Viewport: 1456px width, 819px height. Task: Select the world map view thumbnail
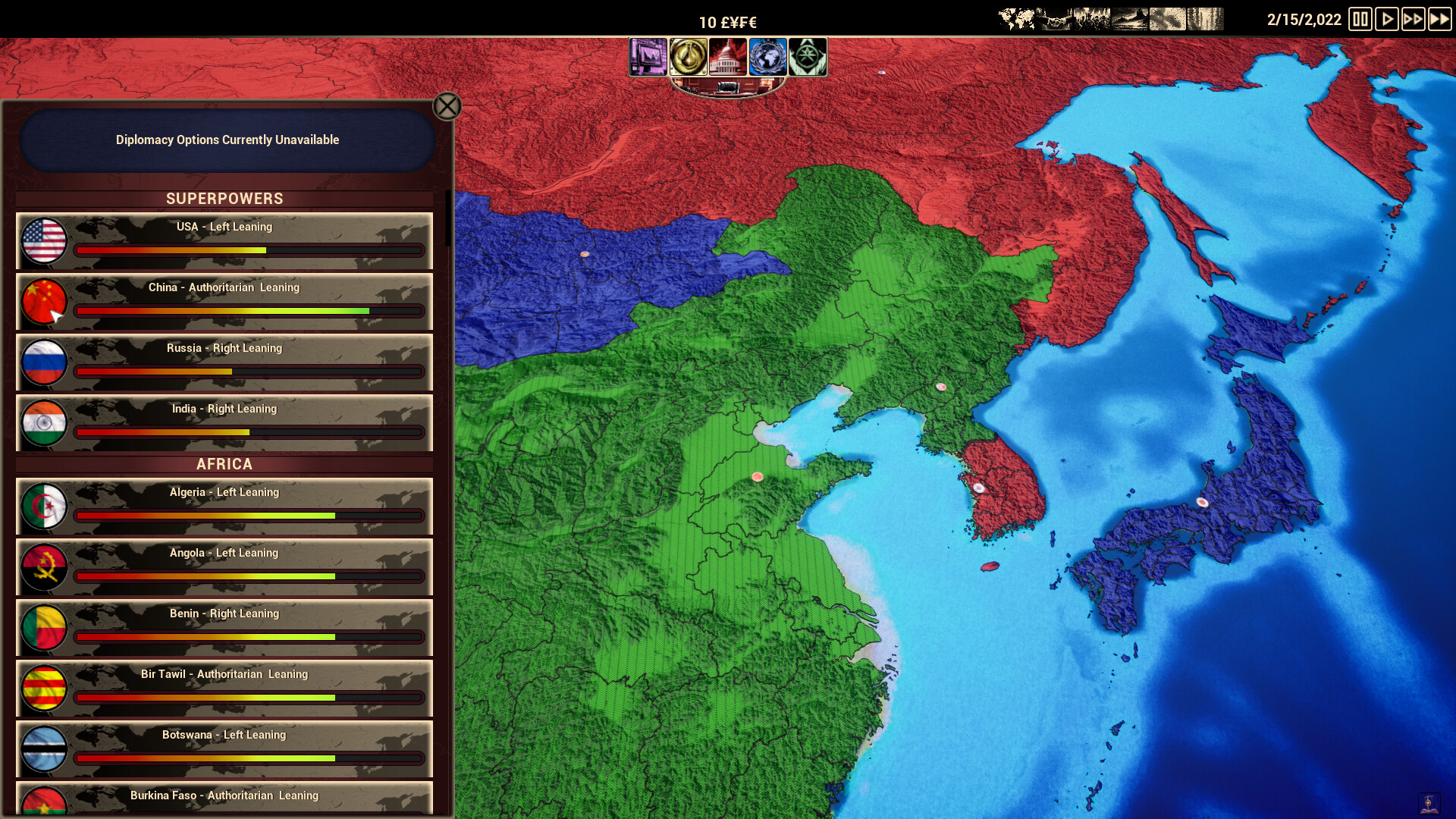(x=1016, y=17)
